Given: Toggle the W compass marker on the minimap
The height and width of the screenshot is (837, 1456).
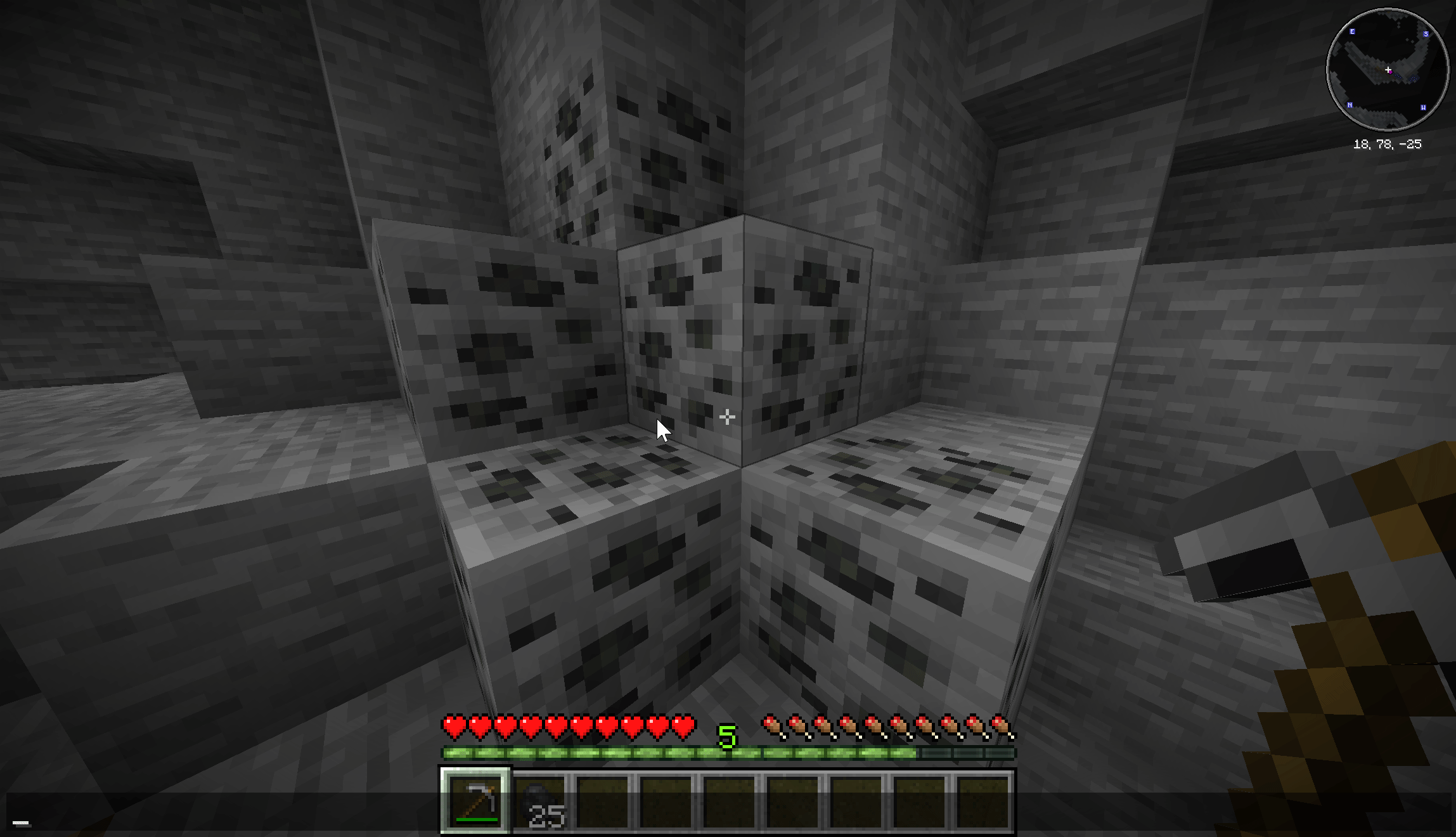Looking at the screenshot, I should (x=1424, y=108).
